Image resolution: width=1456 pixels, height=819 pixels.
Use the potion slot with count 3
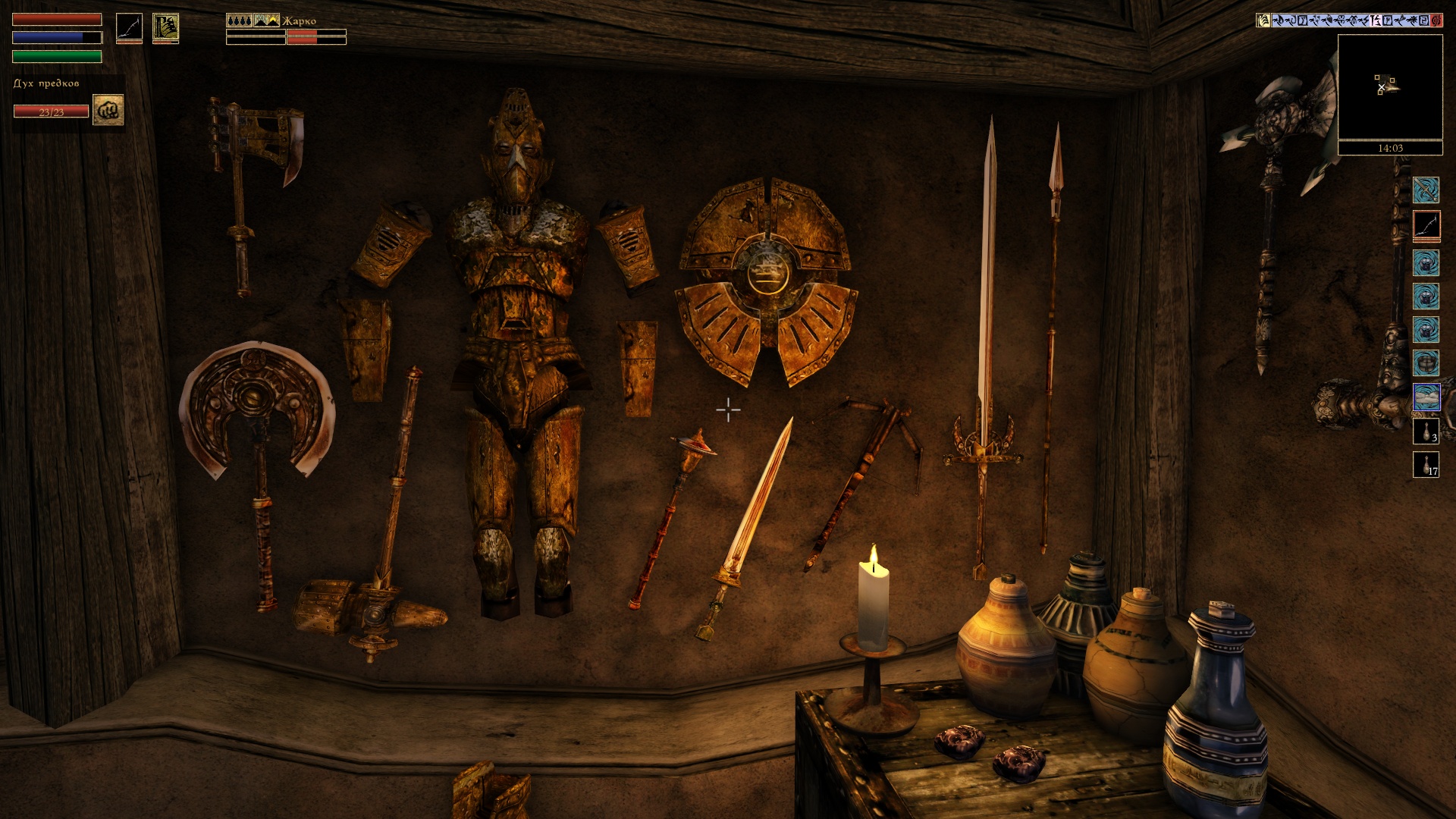pos(1426,431)
